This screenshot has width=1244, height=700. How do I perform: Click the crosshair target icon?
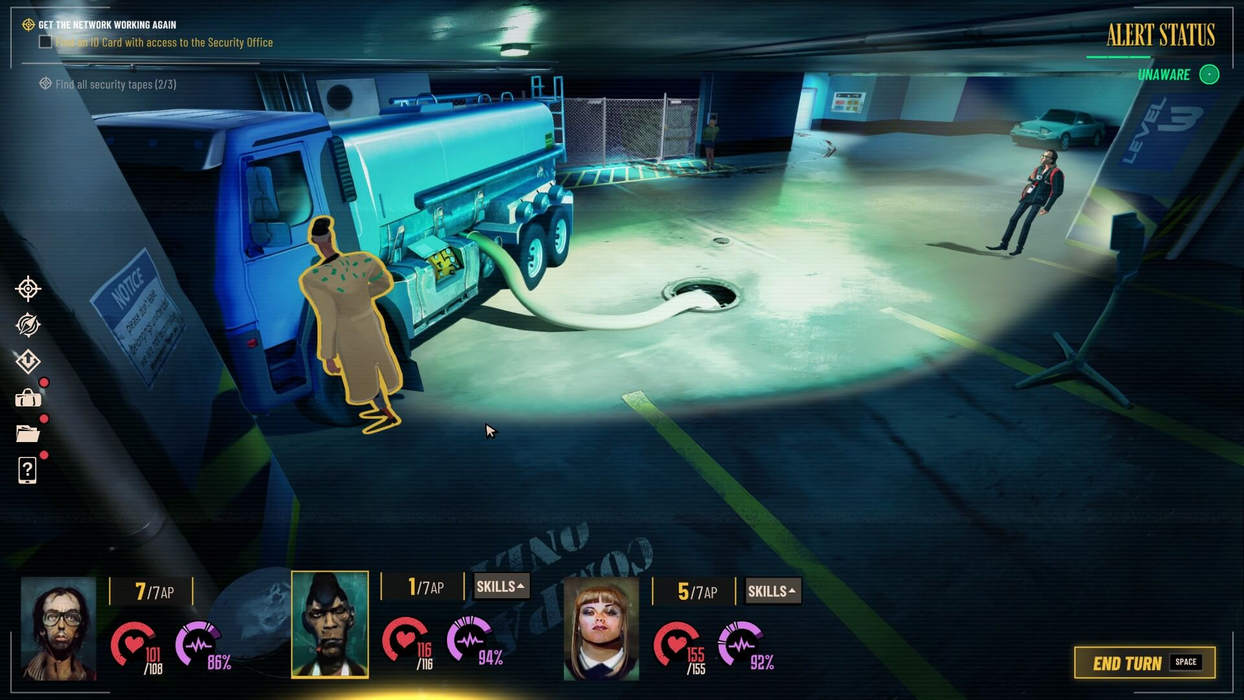click(28, 289)
